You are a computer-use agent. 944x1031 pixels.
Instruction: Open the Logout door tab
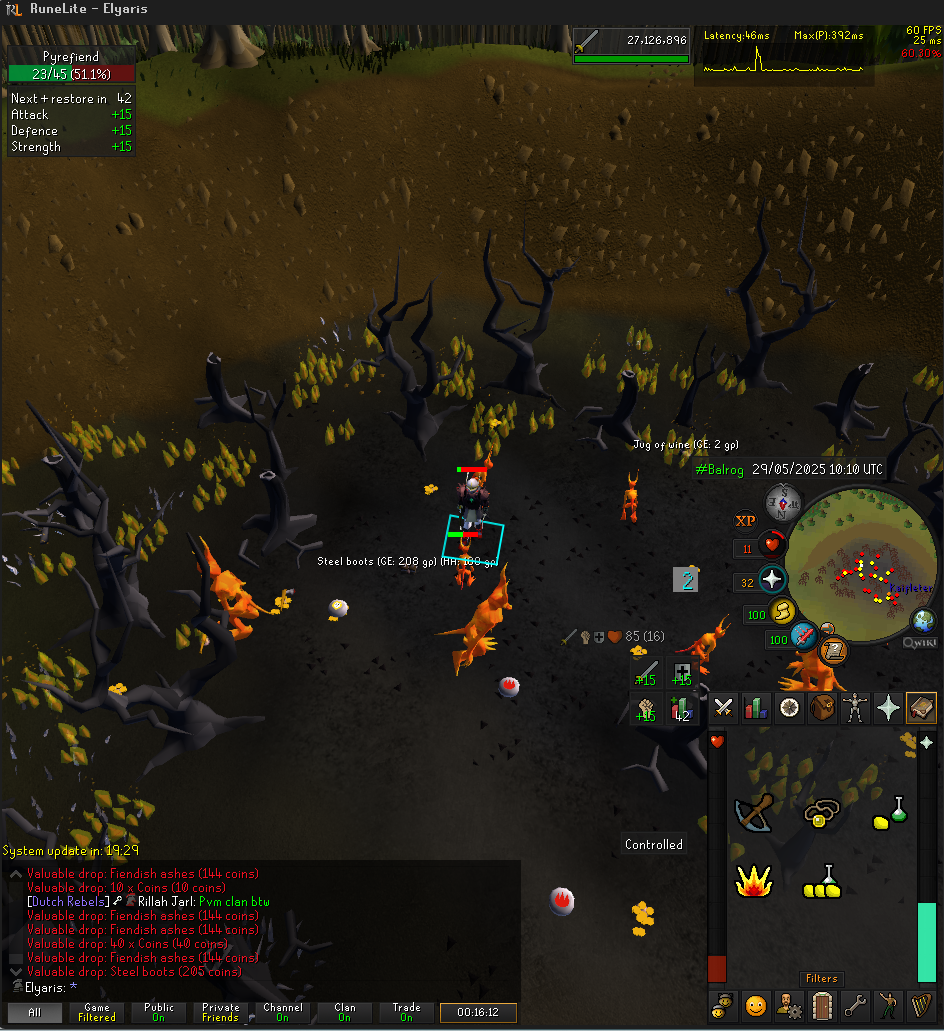tap(822, 1004)
